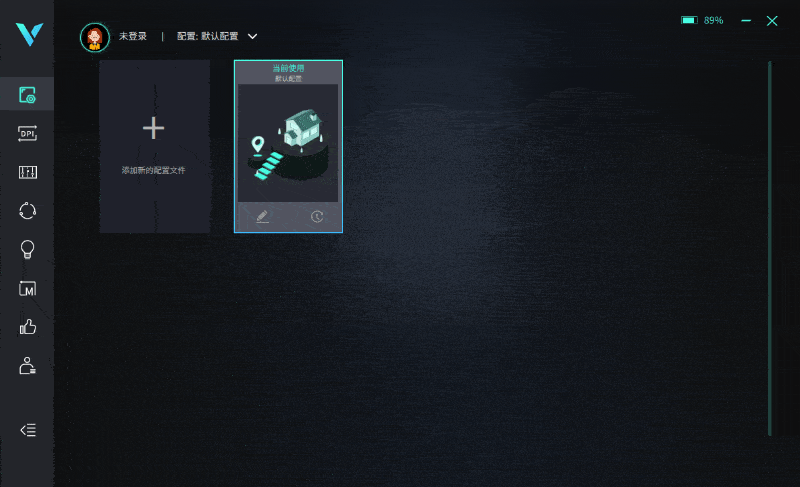This screenshot has width=800, height=487.
Task: Edit the default profile with pencil icon
Action: click(263, 216)
